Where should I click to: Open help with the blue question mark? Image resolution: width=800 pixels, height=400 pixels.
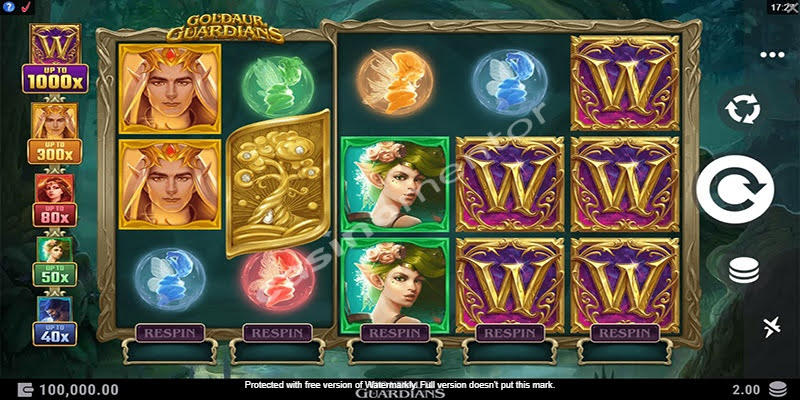coord(8,8)
